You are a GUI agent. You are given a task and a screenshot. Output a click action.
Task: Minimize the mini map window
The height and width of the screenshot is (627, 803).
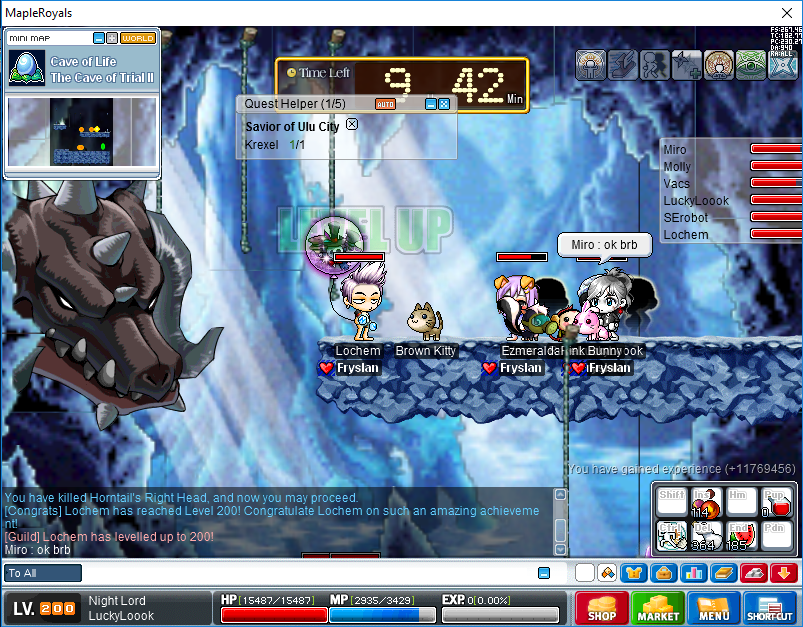pyautogui.click(x=99, y=38)
